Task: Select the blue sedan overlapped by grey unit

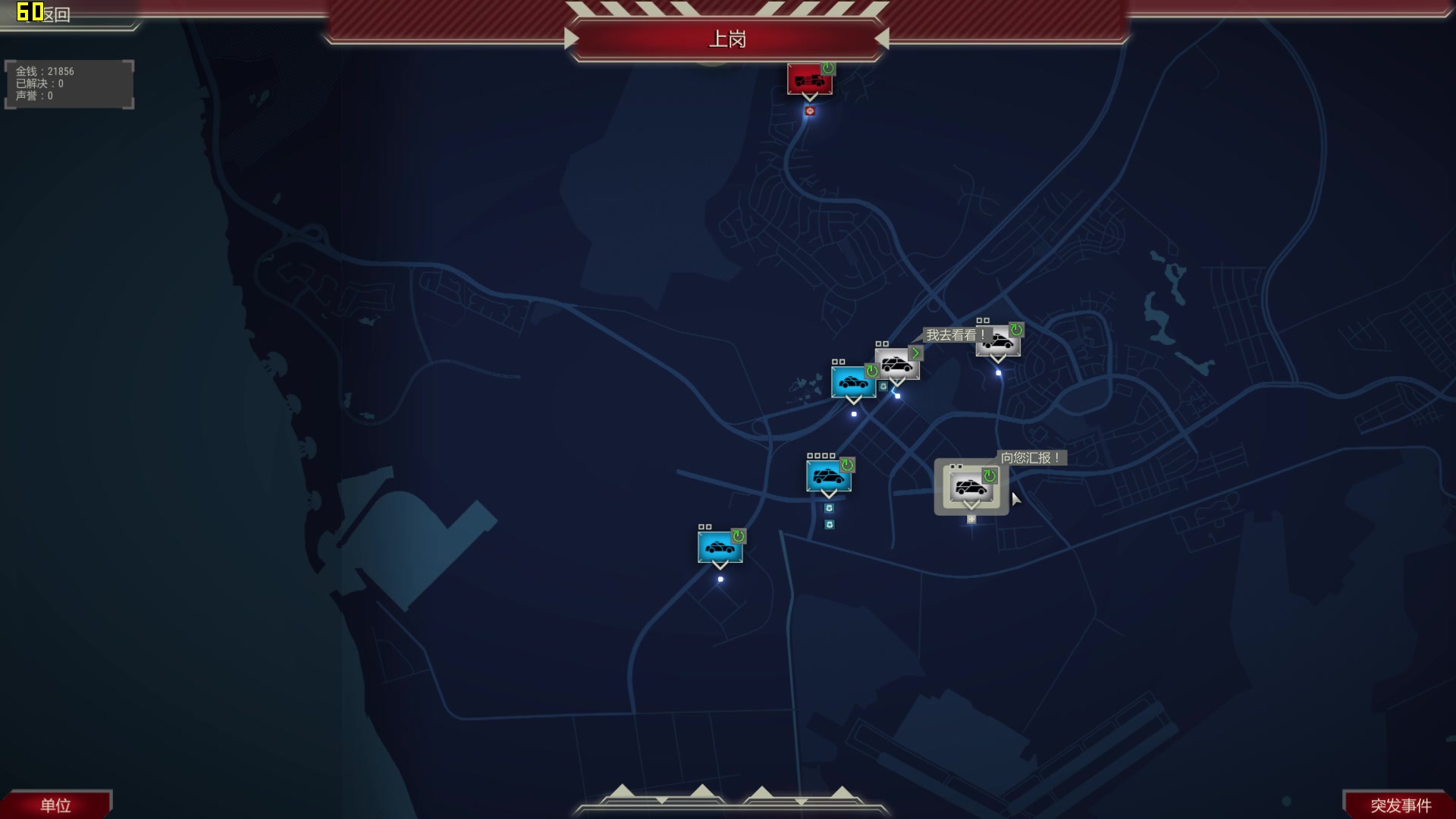Action: coord(852,382)
